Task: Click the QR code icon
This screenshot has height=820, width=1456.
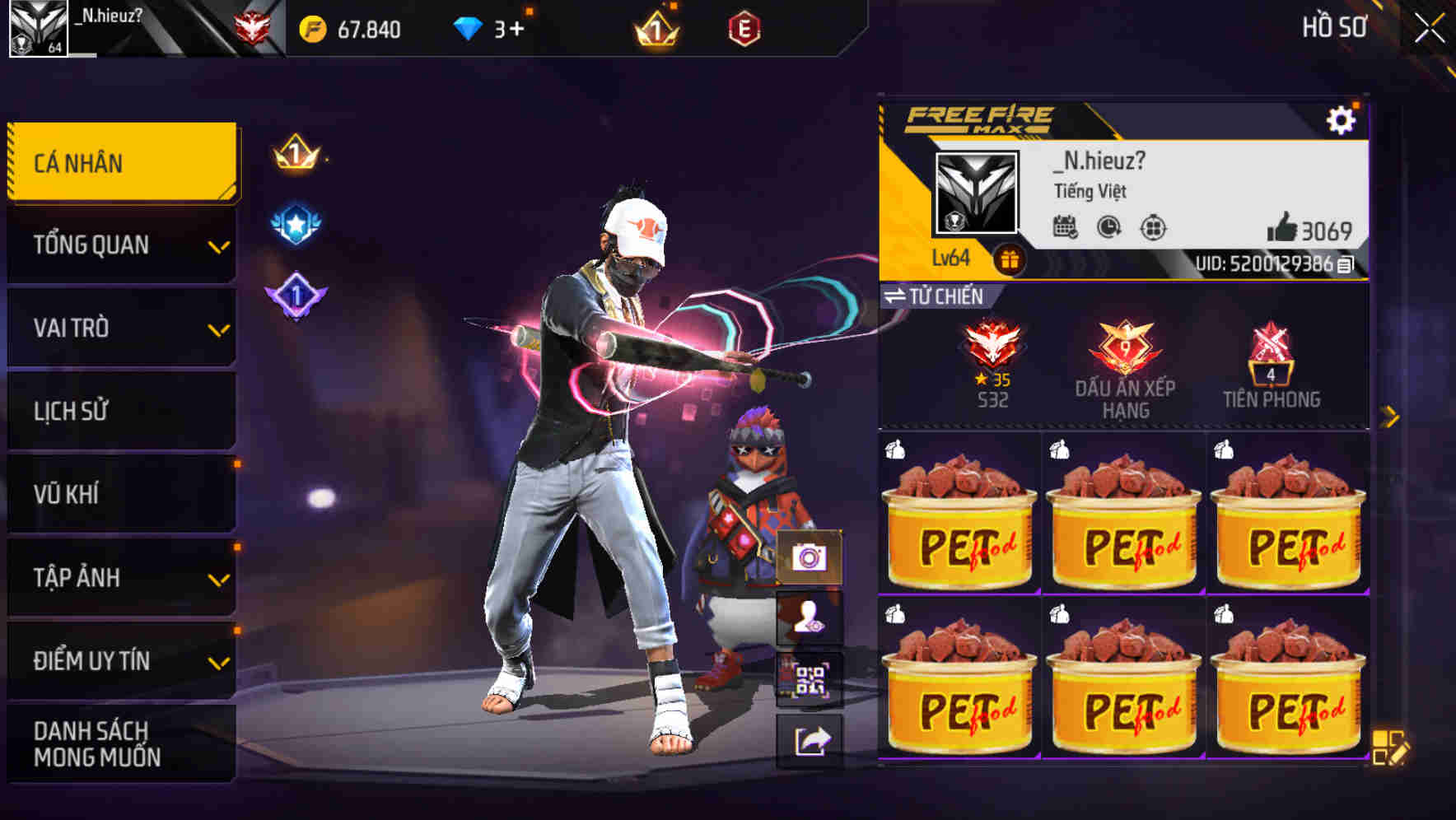Action: (x=812, y=679)
